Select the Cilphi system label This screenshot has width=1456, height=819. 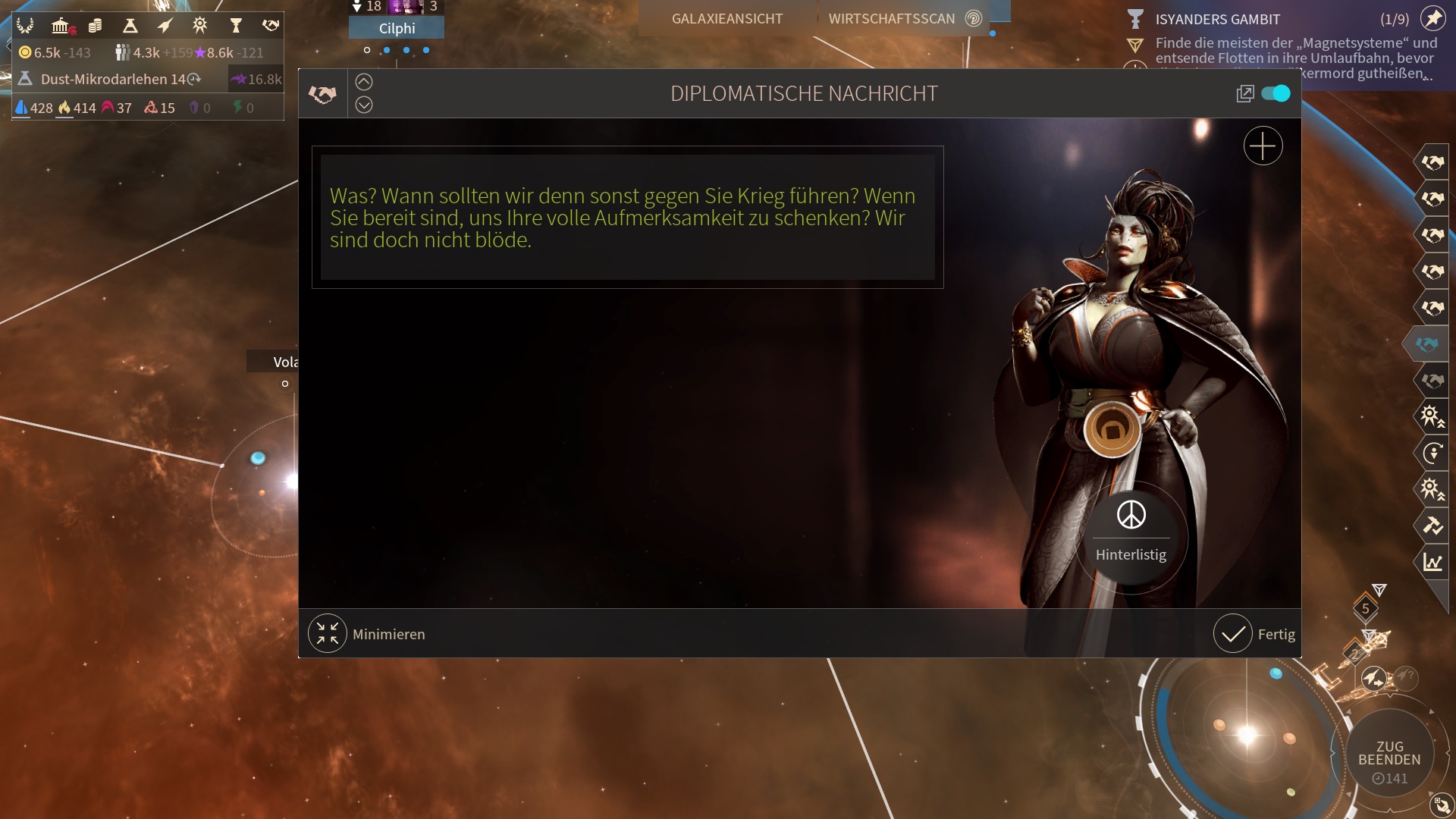click(x=397, y=29)
